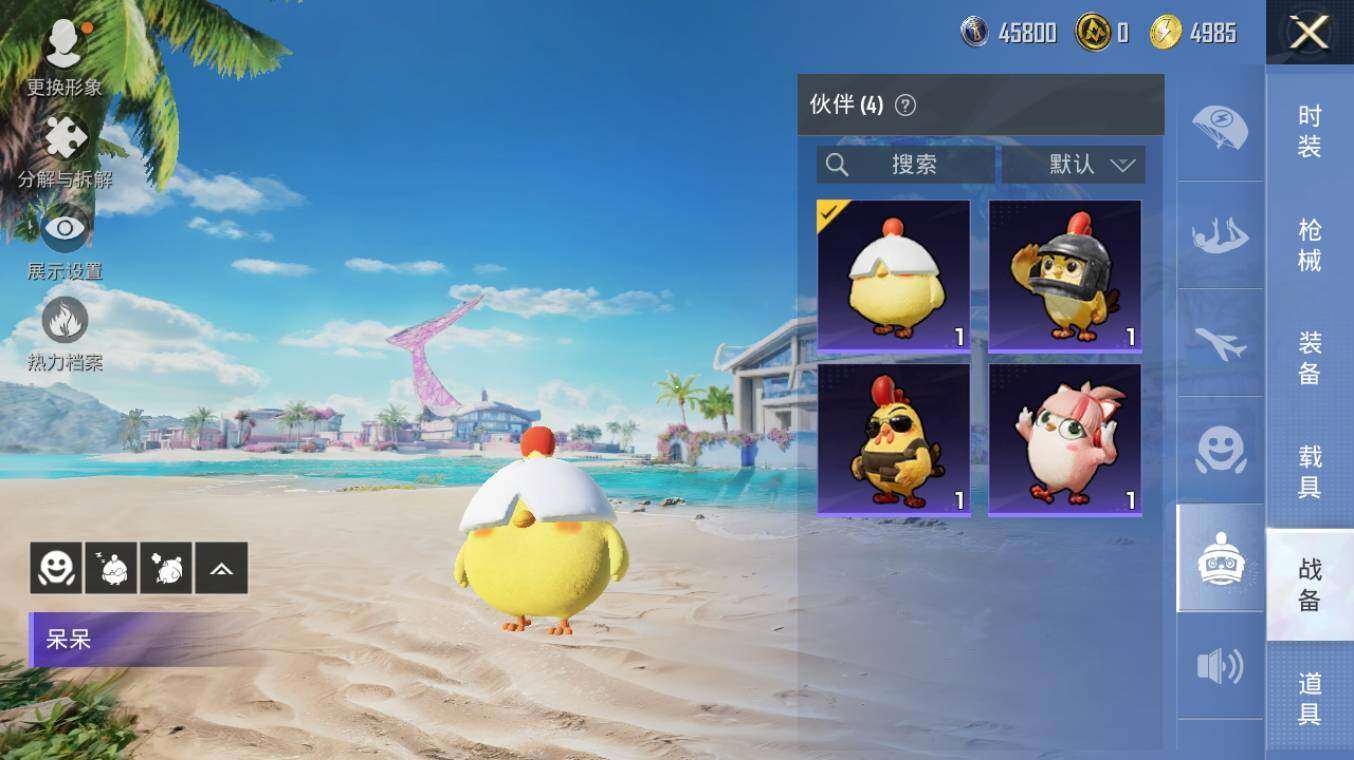Click the 搜索 search box
Image resolution: width=1354 pixels, height=760 pixels.
click(x=905, y=165)
